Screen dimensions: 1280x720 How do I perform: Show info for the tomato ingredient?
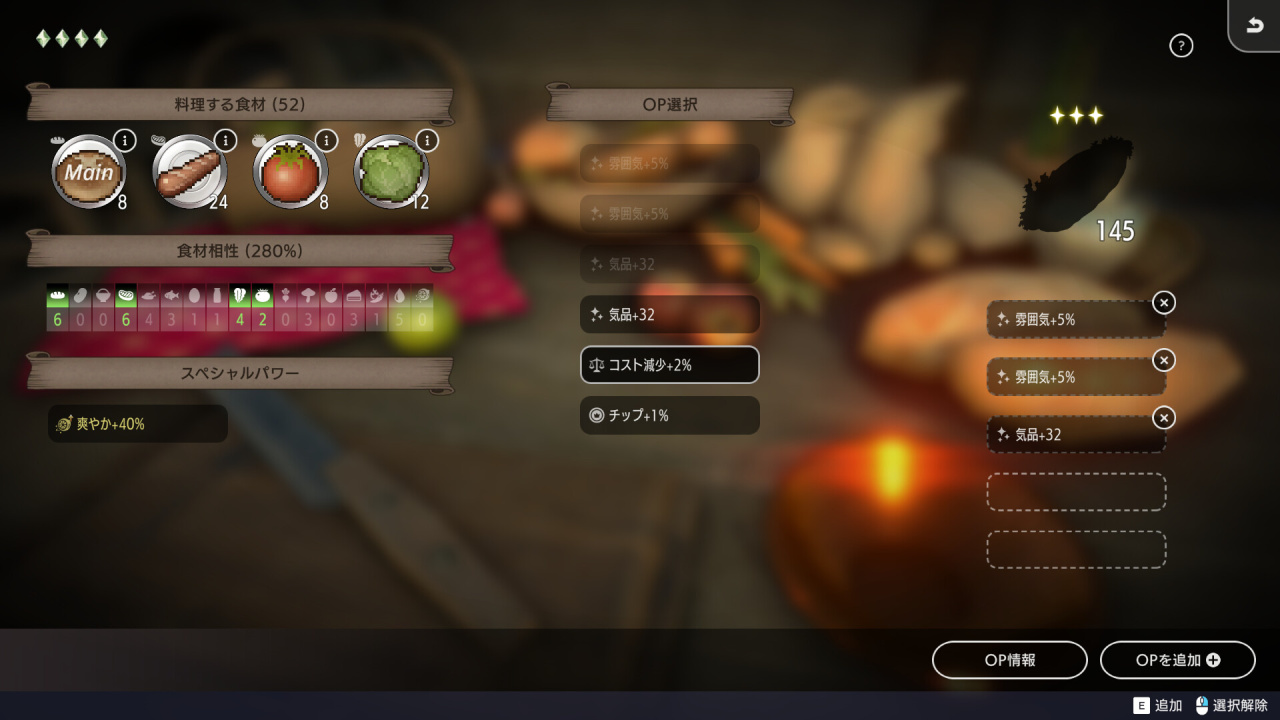pyautogui.click(x=326, y=140)
